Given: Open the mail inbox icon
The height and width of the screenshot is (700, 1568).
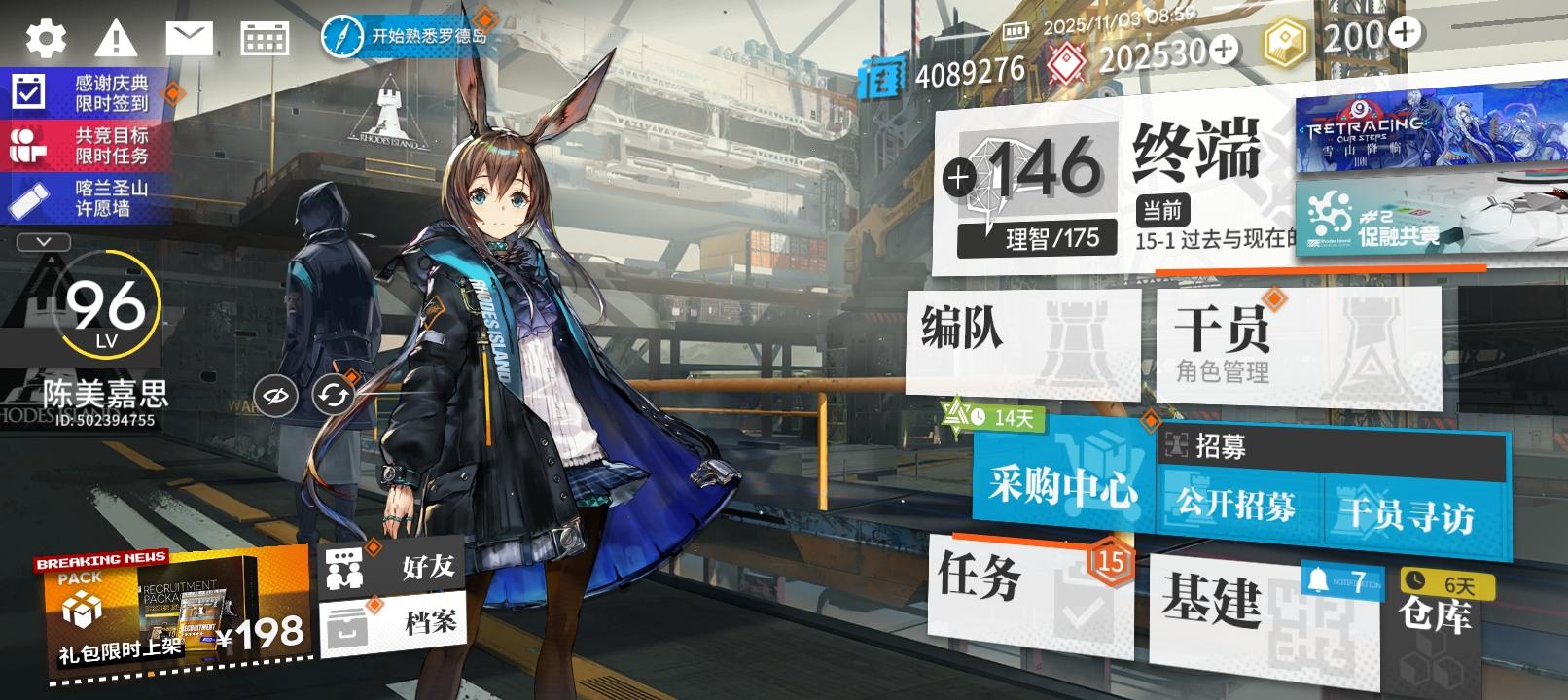Looking at the screenshot, I should (x=190, y=37).
